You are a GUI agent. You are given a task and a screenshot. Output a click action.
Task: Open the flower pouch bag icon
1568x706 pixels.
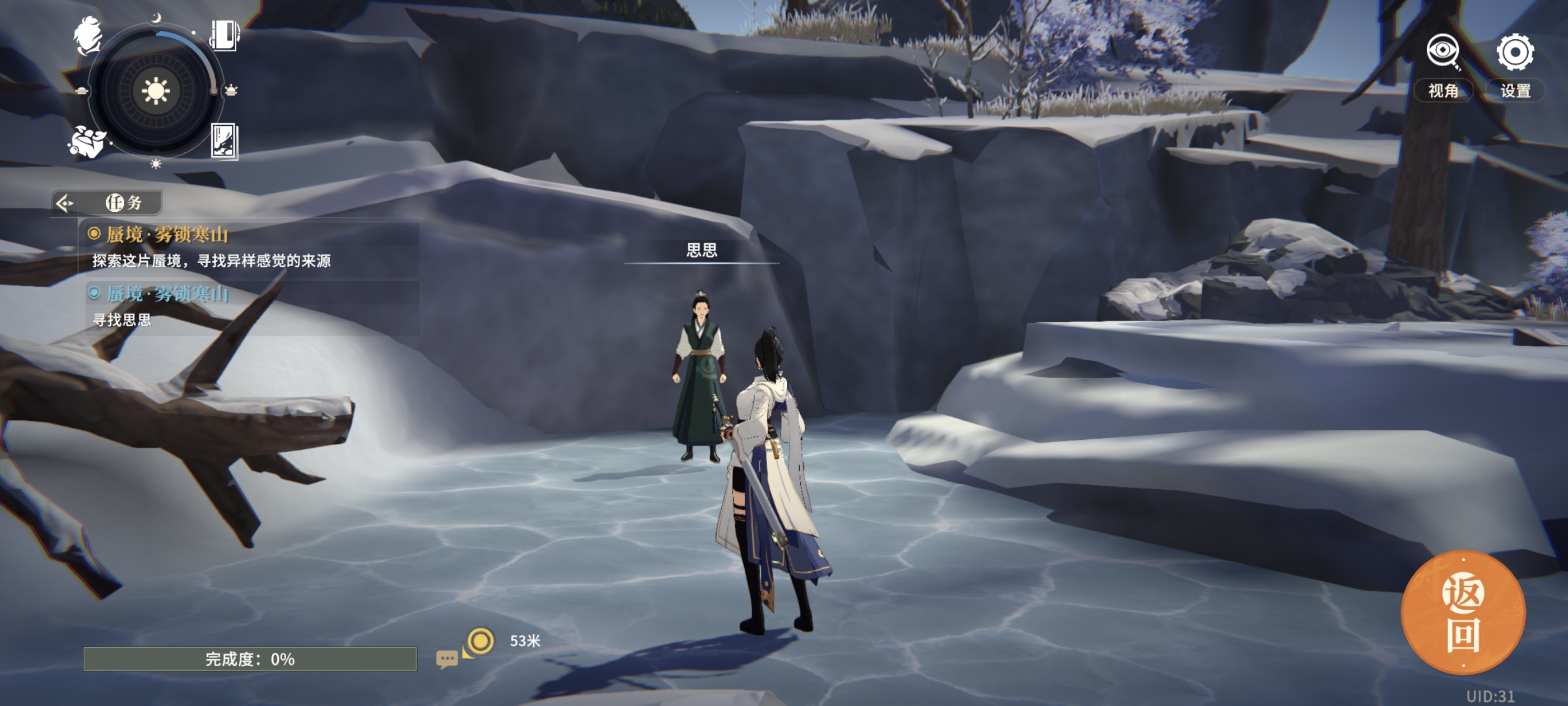pyautogui.click(x=86, y=142)
